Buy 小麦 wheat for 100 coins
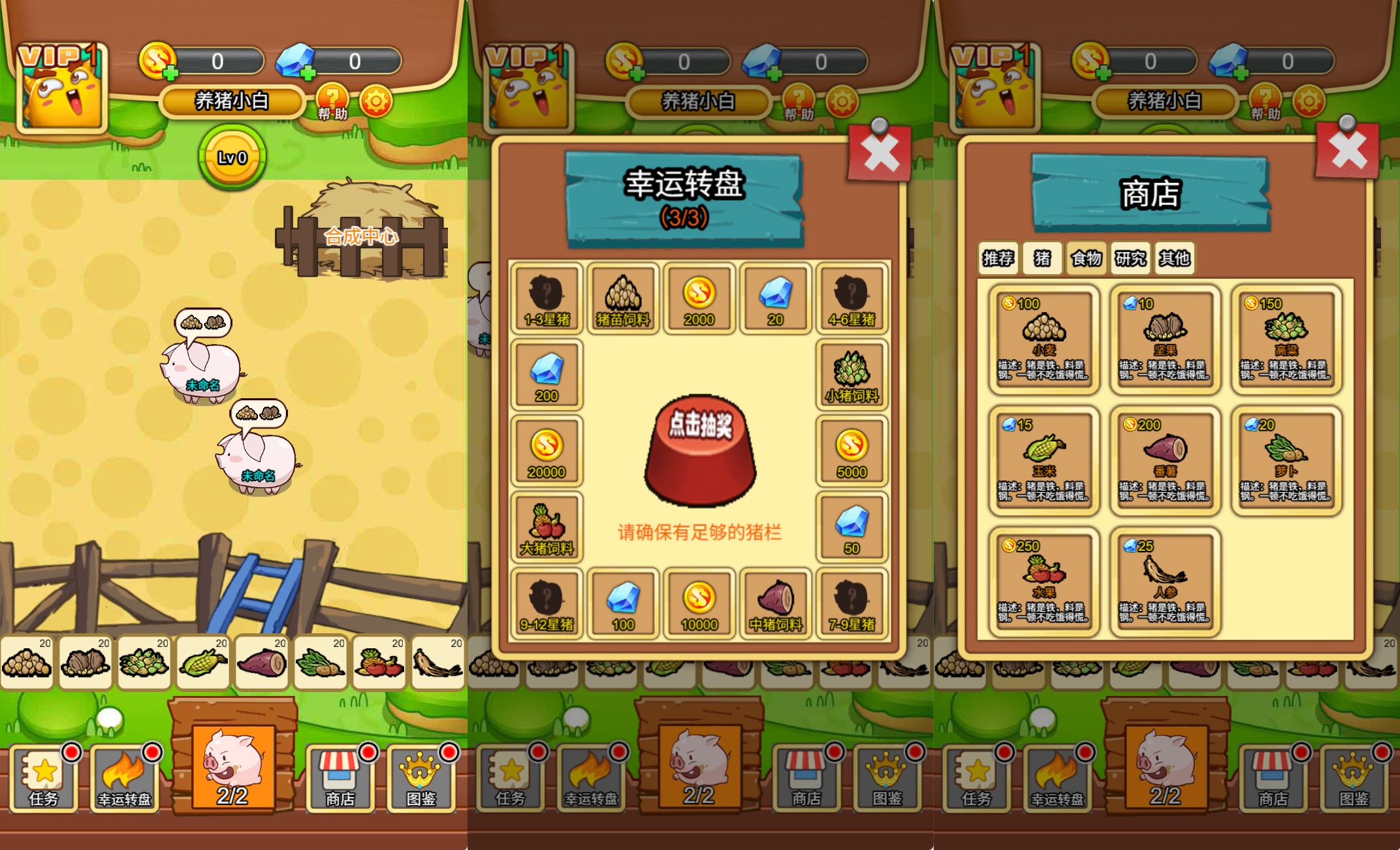Image resolution: width=1400 pixels, height=850 pixels. click(1044, 339)
